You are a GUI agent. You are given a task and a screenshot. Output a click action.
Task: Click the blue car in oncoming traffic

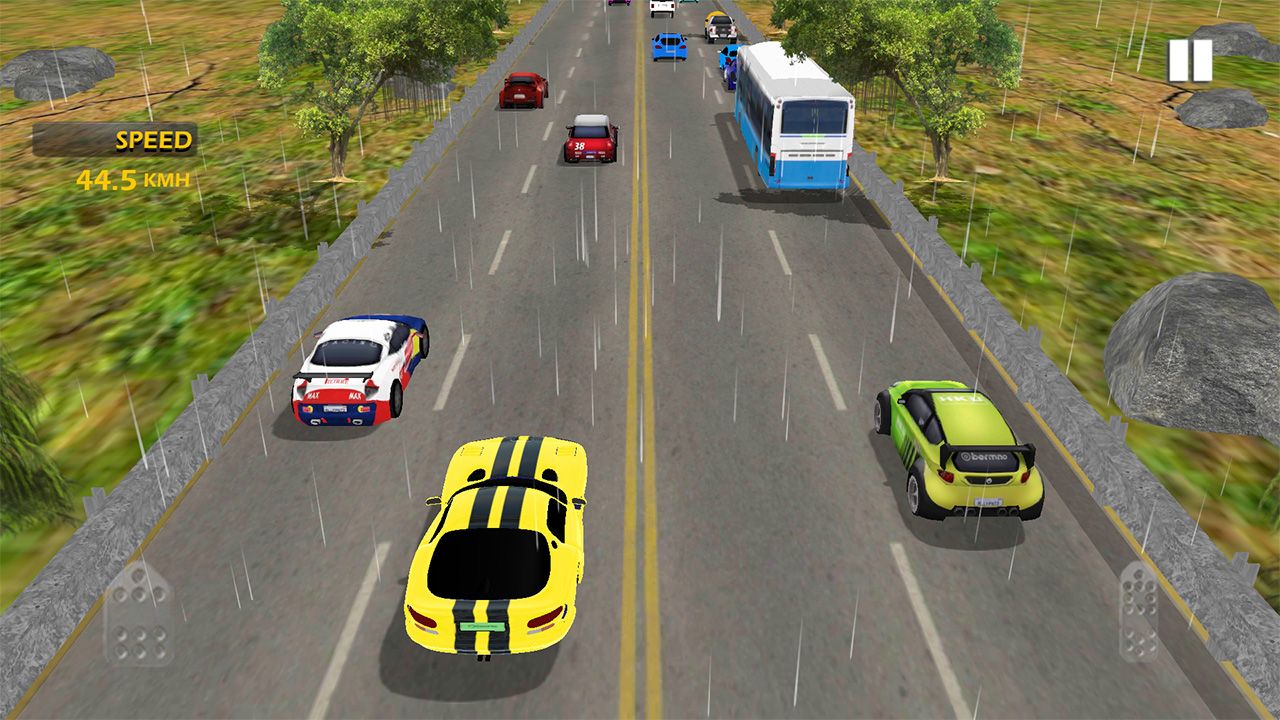[666, 47]
